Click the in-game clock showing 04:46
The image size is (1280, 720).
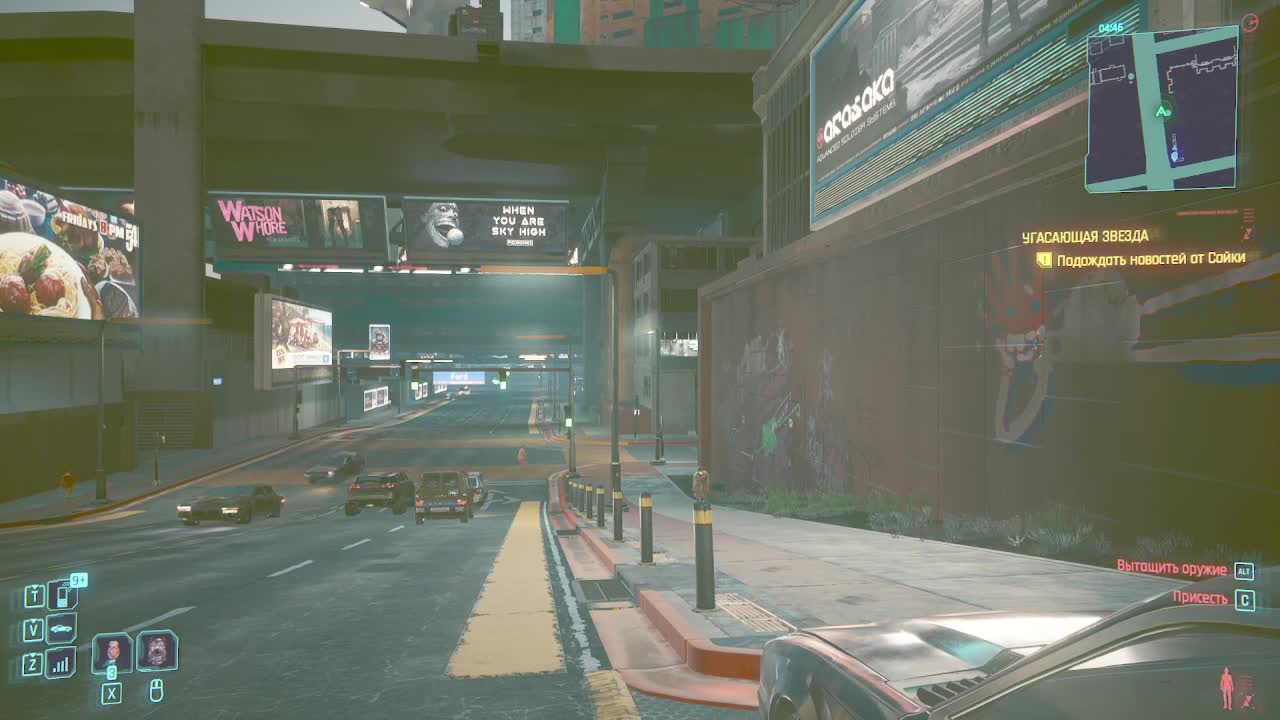click(x=1112, y=27)
